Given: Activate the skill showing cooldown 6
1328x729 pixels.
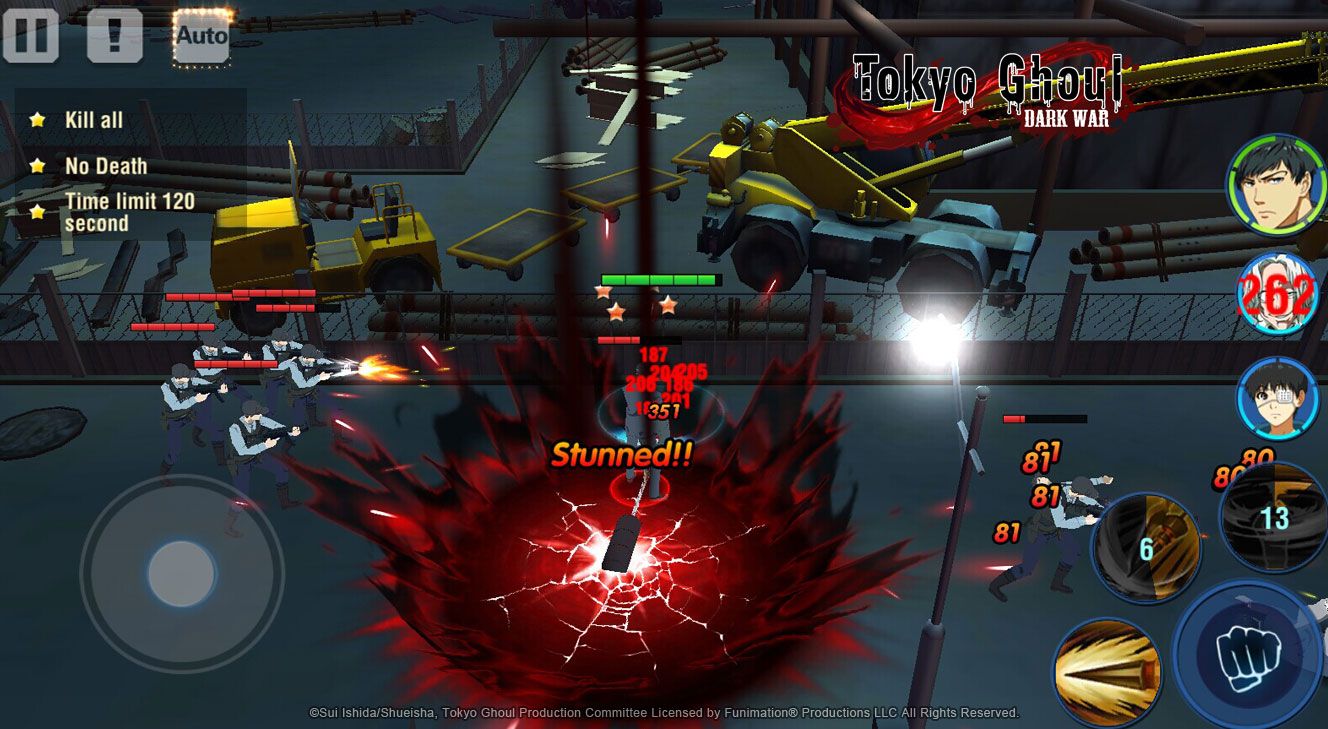Looking at the screenshot, I should pyautogui.click(x=1146, y=548).
